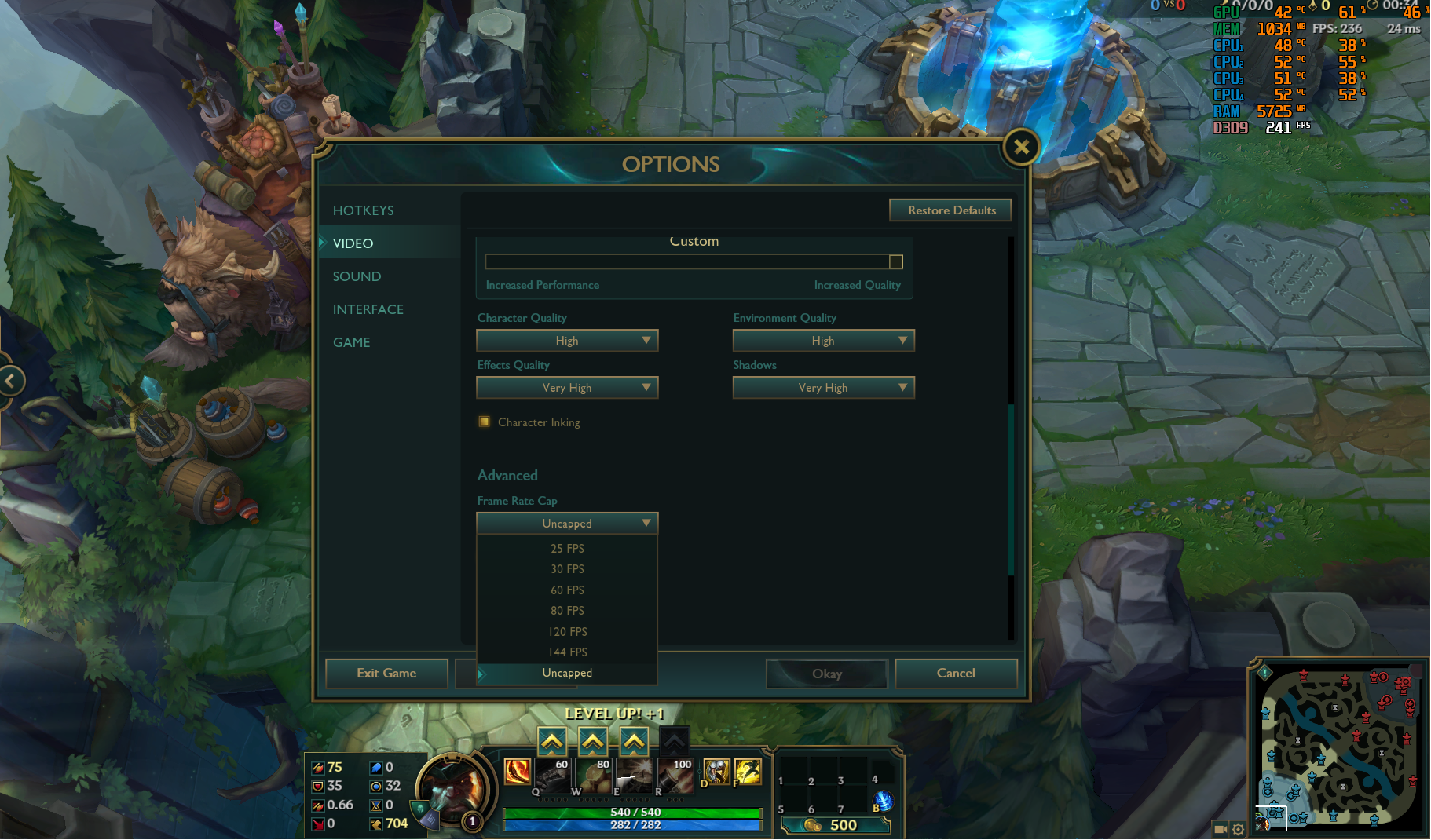The height and width of the screenshot is (840, 1431).
Task: Click the Restore Defaults button
Action: coord(950,210)
